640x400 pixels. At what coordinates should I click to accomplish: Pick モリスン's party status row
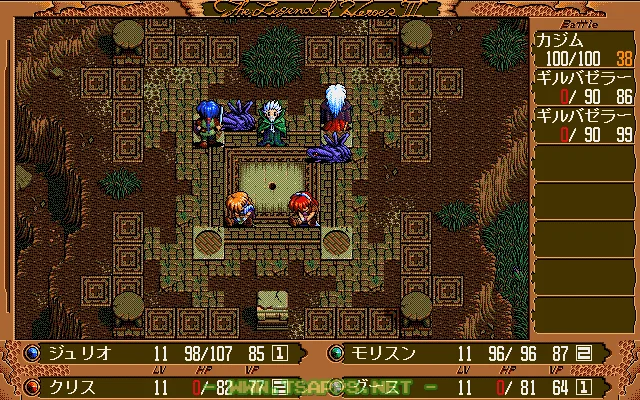478,353
